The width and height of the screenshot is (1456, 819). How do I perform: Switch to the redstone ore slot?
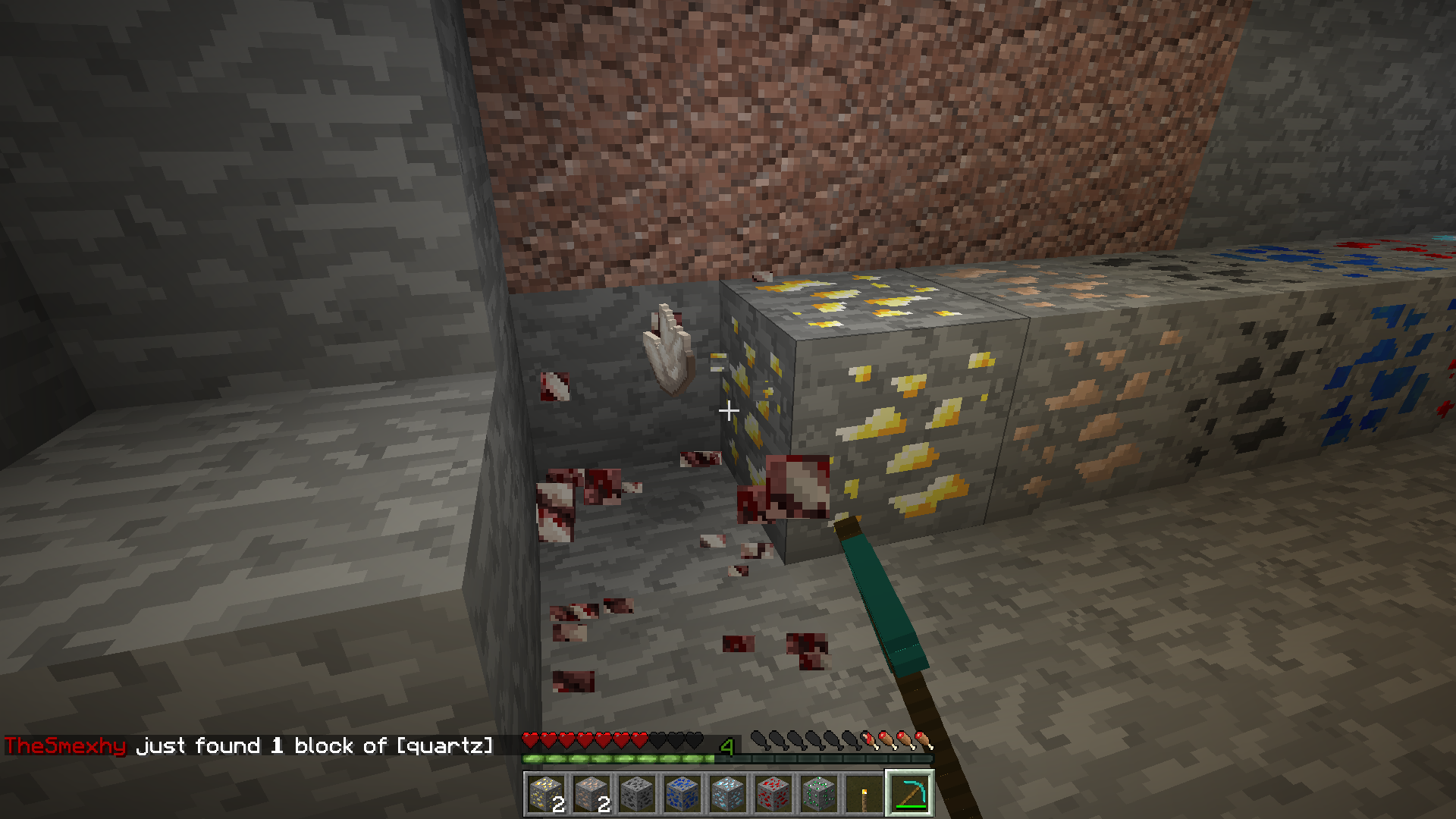point(773,794)
